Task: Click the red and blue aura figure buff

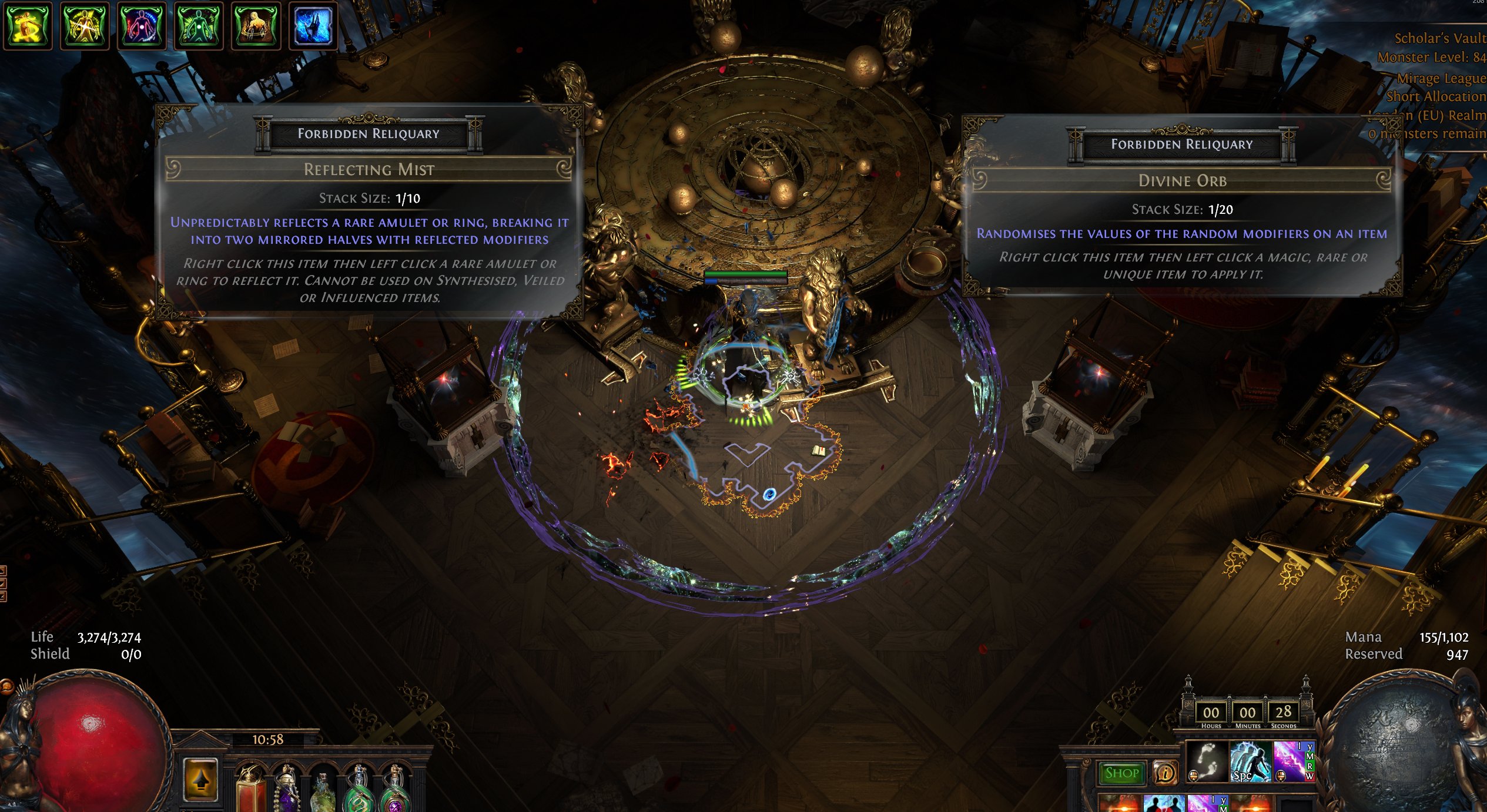Action: [x=141, y=26]
